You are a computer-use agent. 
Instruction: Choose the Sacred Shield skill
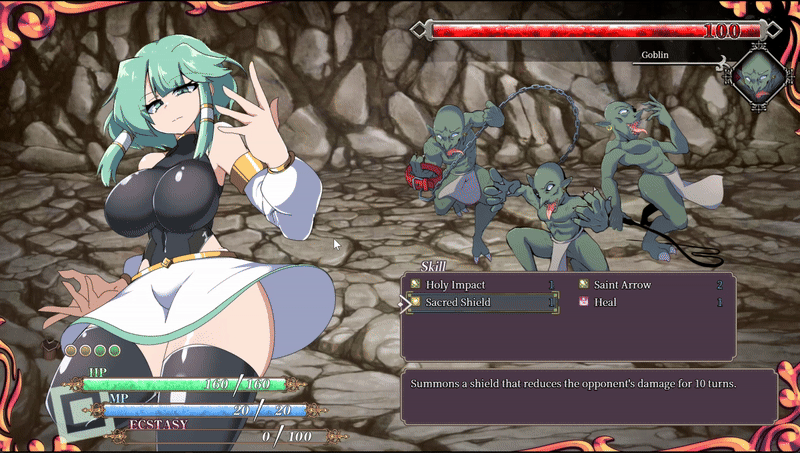(x=458, y=302)
